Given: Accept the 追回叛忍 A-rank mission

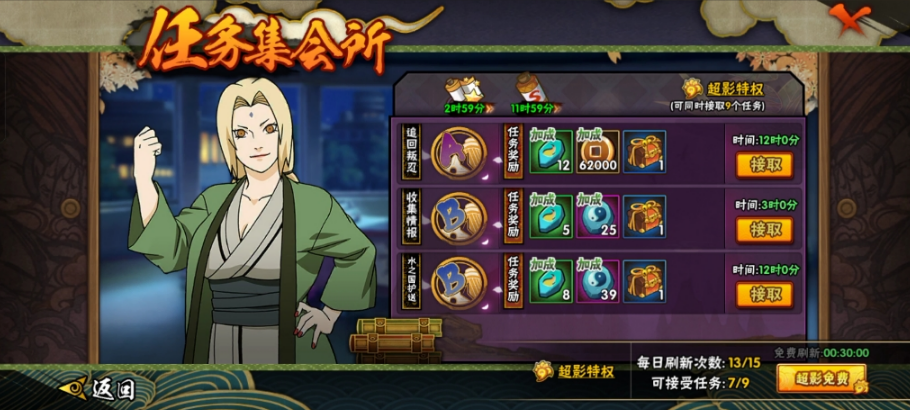Looking at the screenshot, I should tap(765, 165).
